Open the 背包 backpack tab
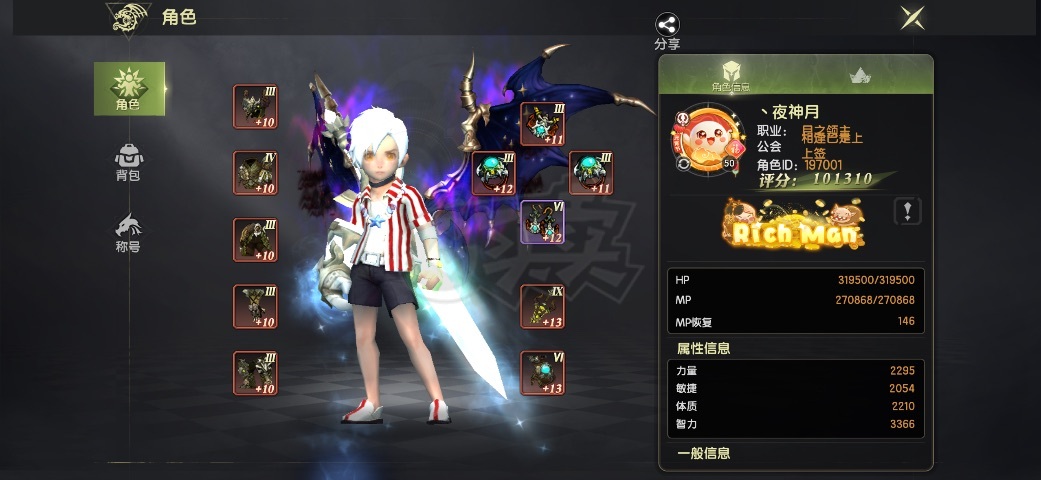Viewport: 1041px width, 480px height. [129, 161]
